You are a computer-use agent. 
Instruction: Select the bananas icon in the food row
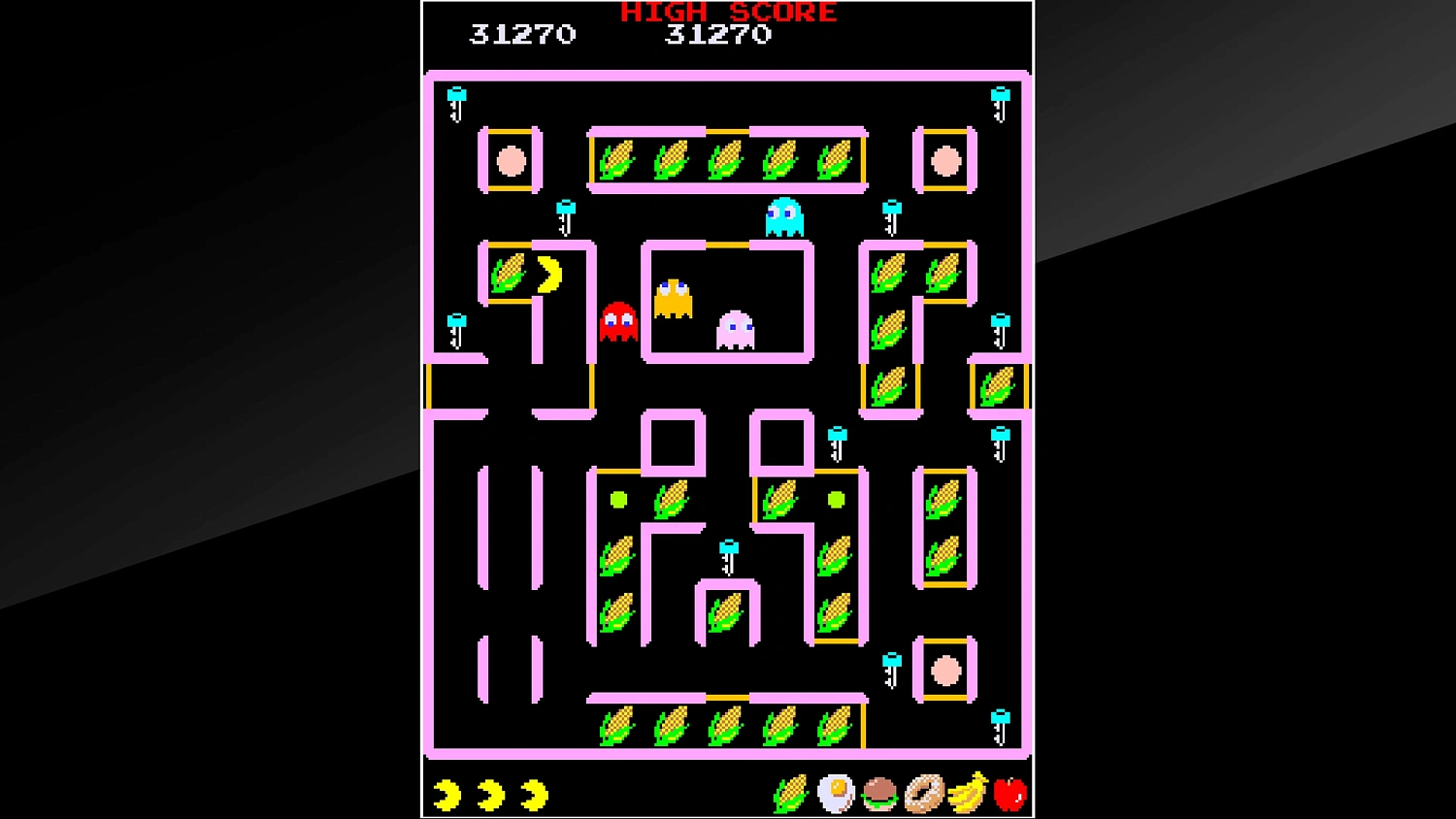click(x=966, y=794)
